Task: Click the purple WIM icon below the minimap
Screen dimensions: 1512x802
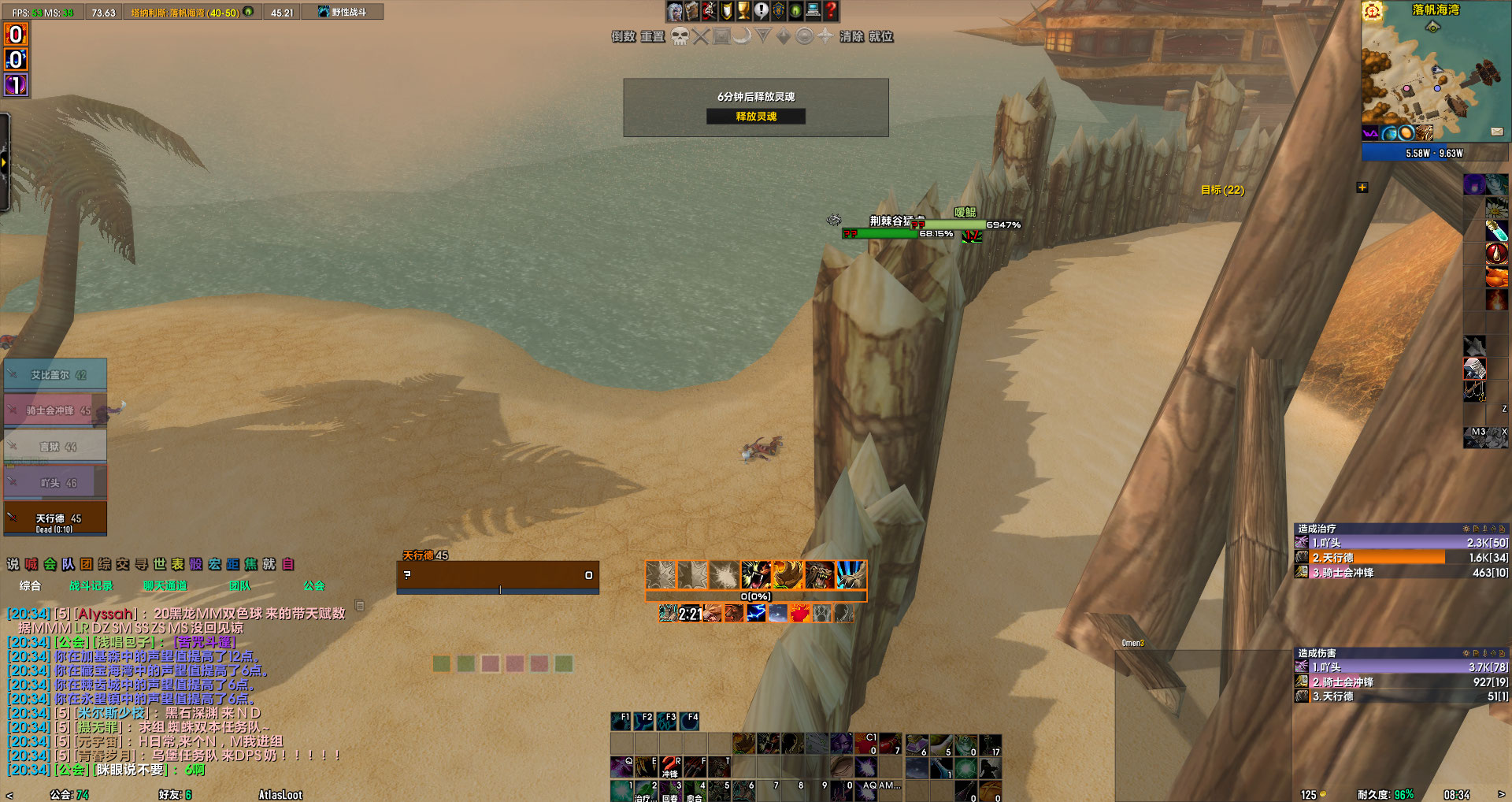Action: pyautogui.click(x=1370, y=132)
